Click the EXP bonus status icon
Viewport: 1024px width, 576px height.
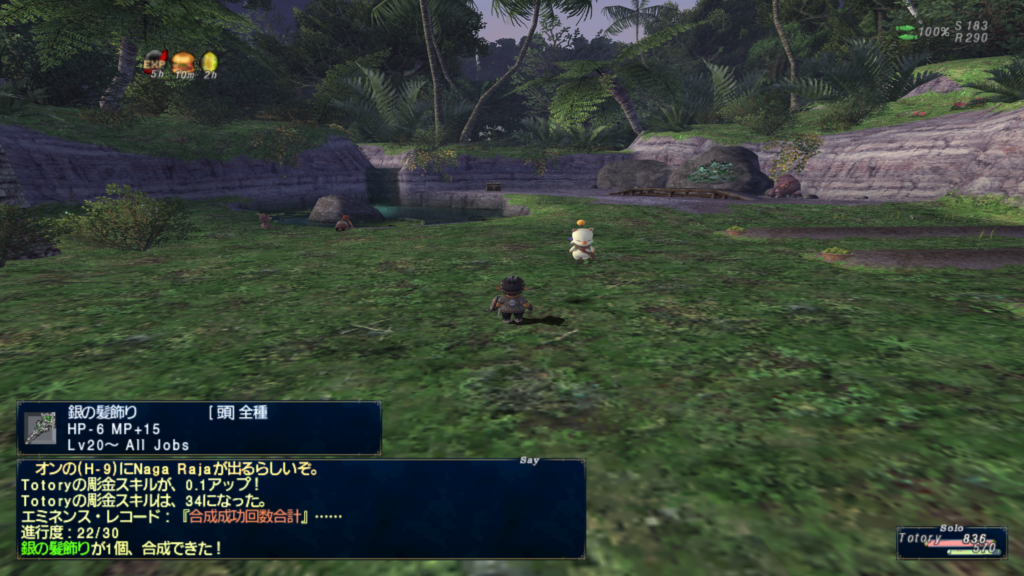(x=155, y=62)
